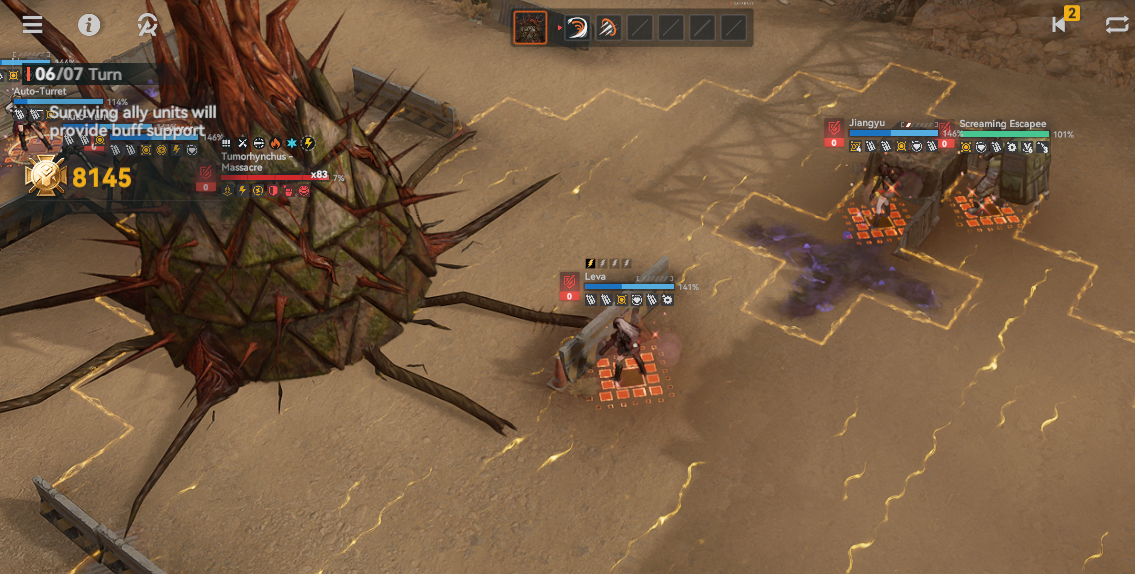This screenshot has height=574, width=1135.
Task: Select the orange claw slash skill icon
Action: [608, 28]
